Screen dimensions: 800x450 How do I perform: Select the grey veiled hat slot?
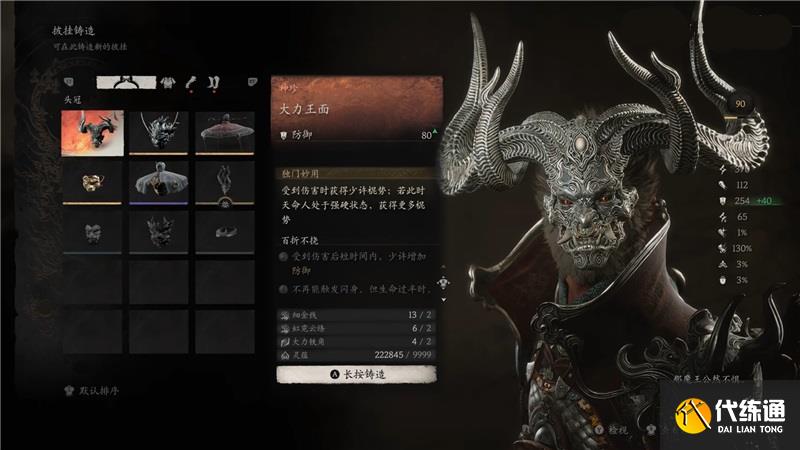[159, 181]
